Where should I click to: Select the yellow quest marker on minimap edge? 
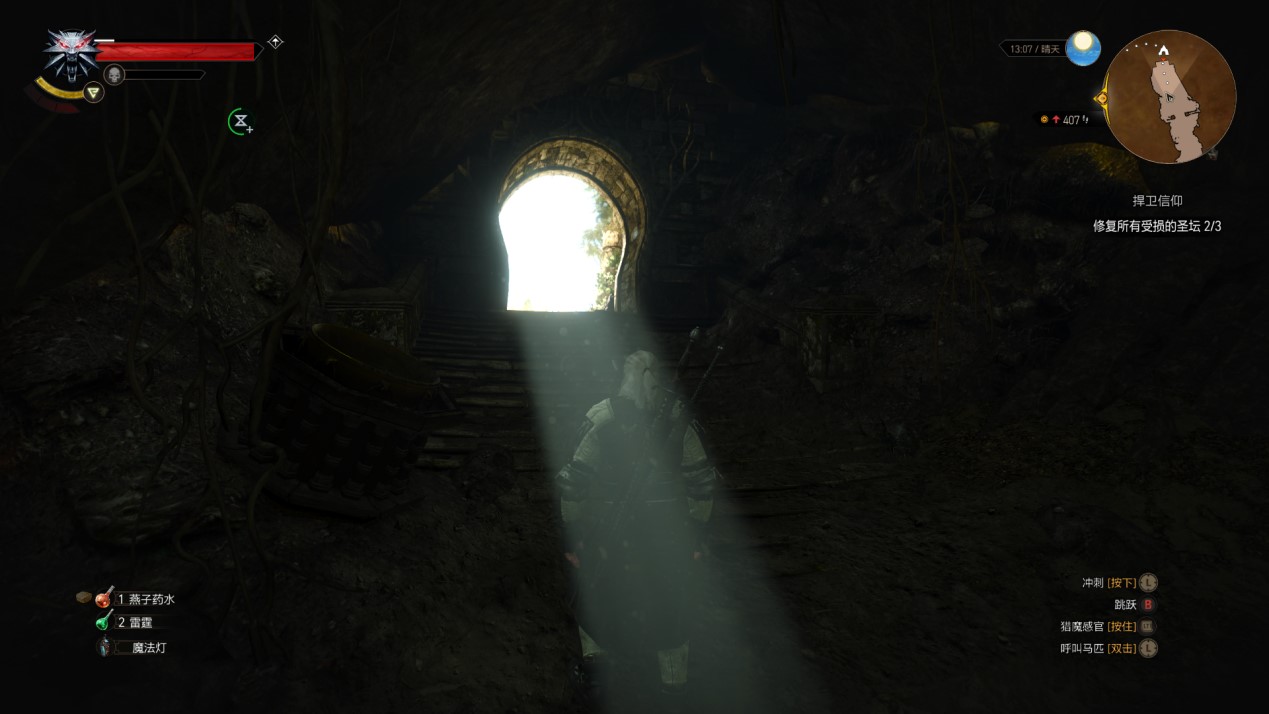click(1102, 98)
